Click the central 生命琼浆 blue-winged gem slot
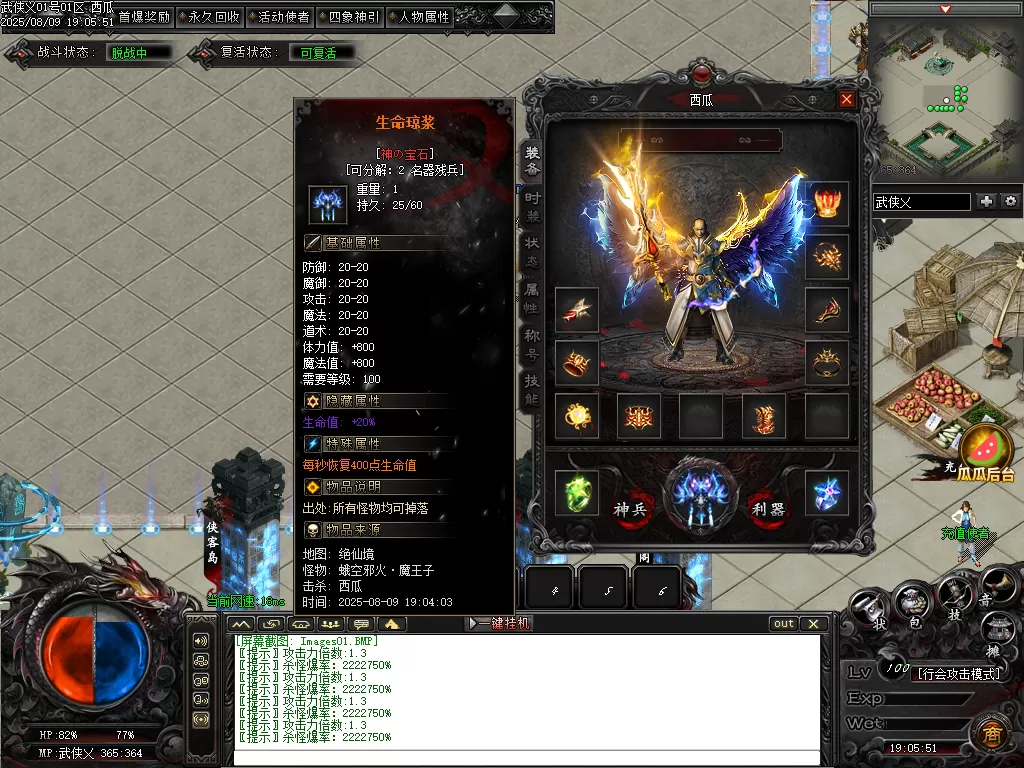Viewport: 1024px width, 768px height. click(x=701, y=494)
